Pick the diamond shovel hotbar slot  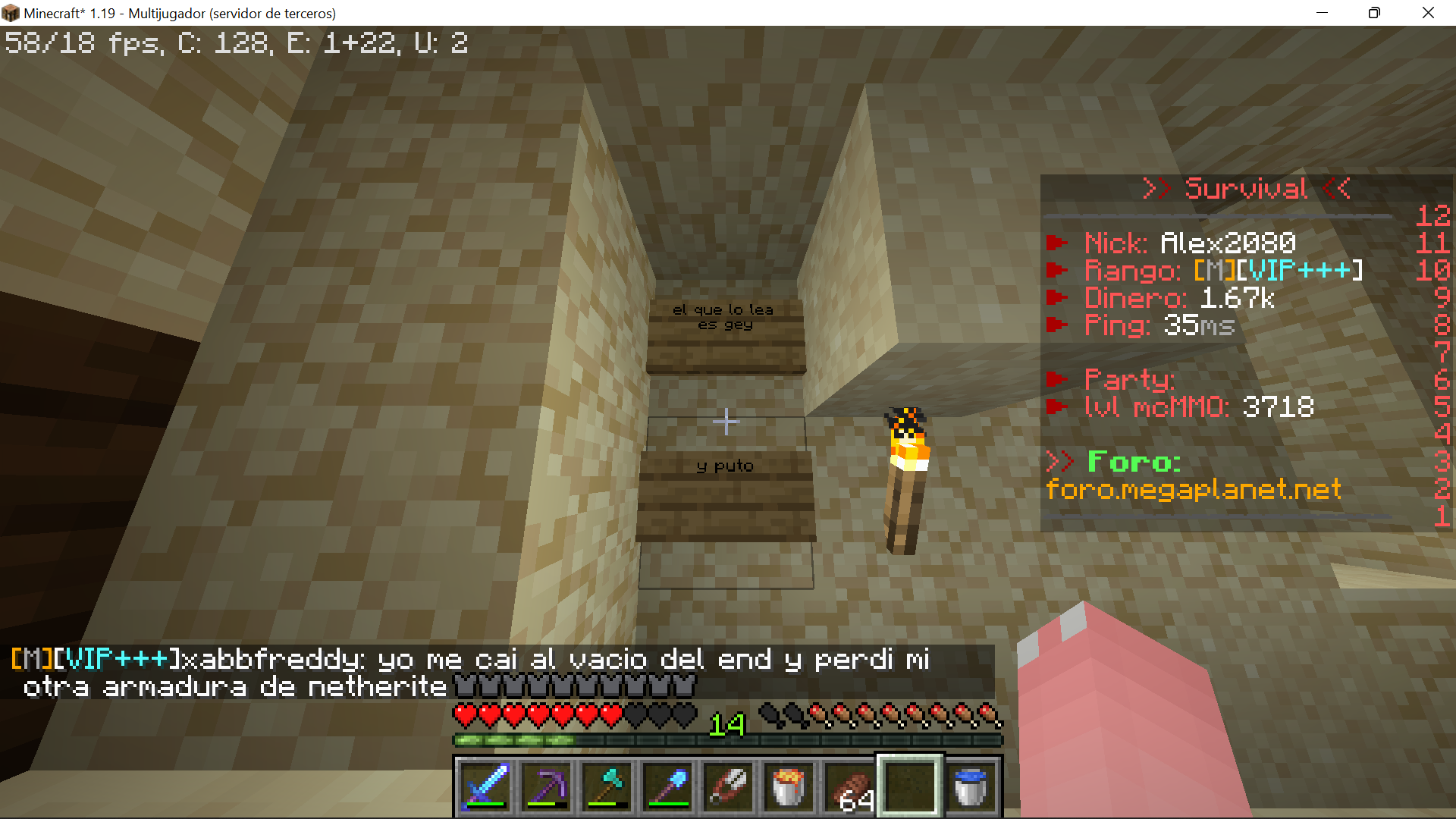(667, 786)
